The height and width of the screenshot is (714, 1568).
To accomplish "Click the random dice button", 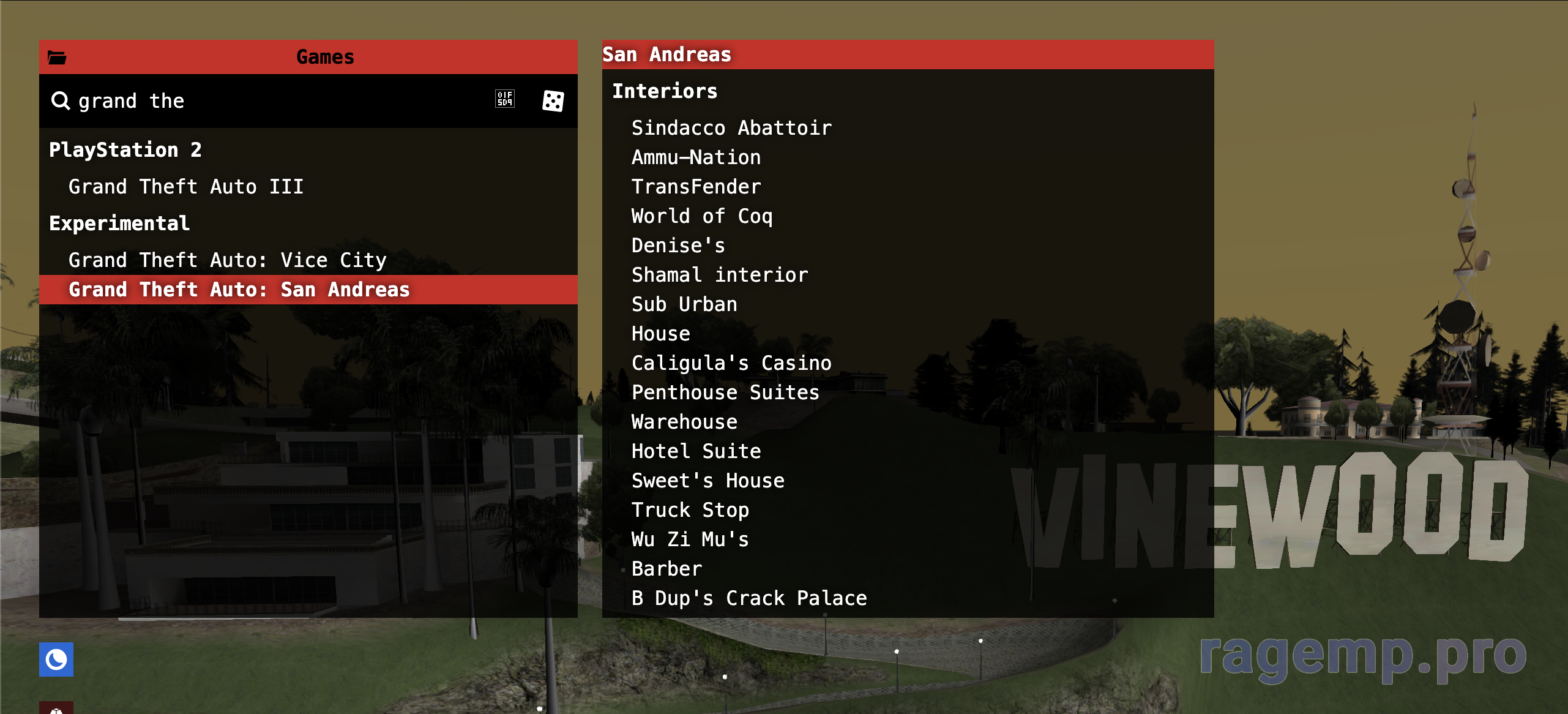I will 553,101.
